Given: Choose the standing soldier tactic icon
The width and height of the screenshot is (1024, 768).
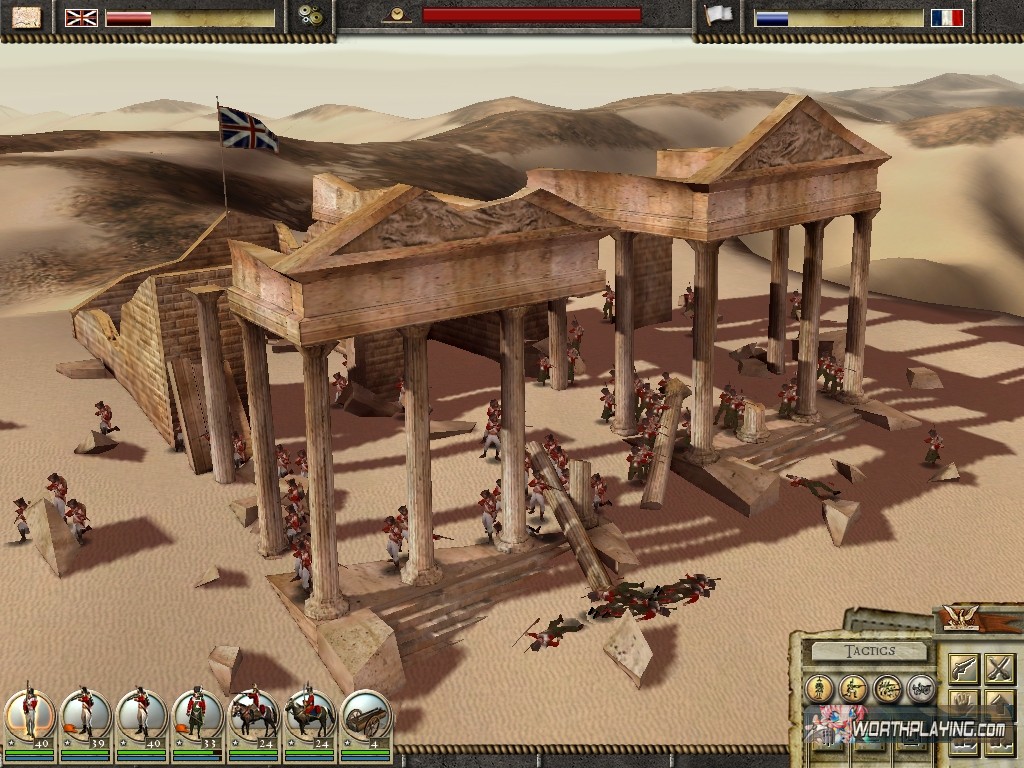Looking at the screenshot, I should click(x=820, y=688).
